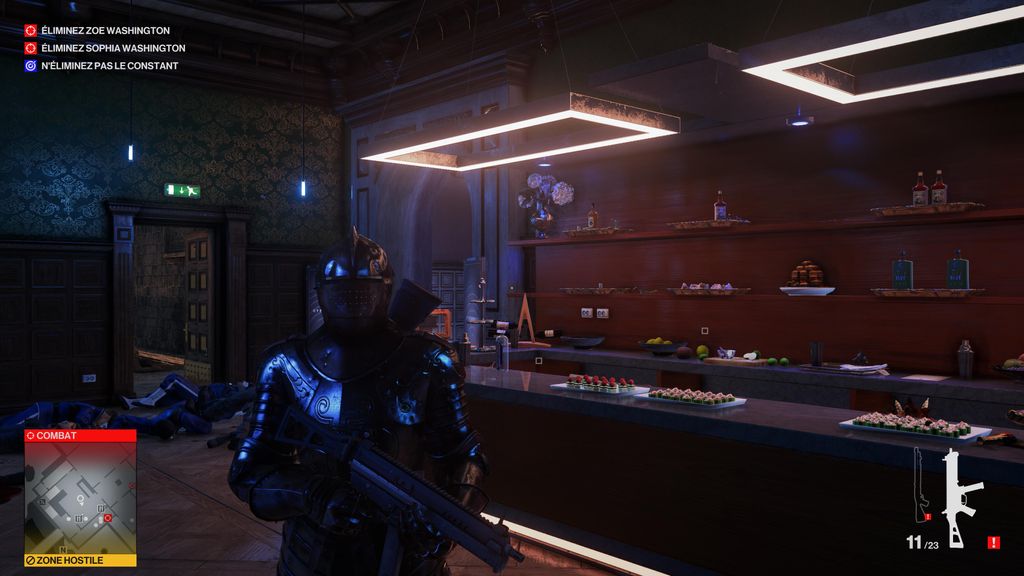Select the Éliminez Sophia Washington objective
Screen dimensions: 1024x576
point(112,48)
